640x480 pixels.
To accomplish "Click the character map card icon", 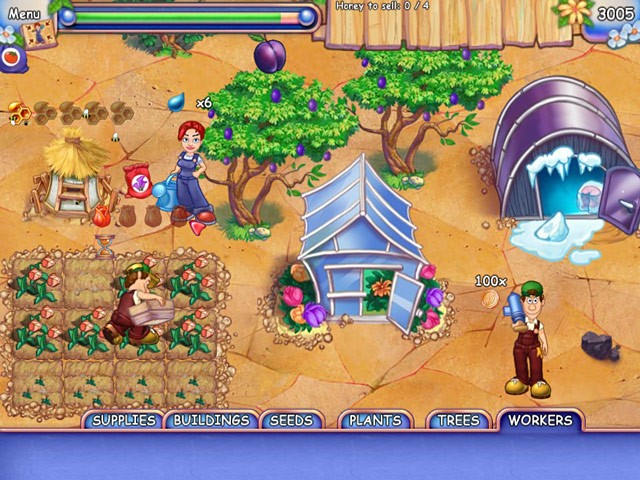I will (38, 33).
